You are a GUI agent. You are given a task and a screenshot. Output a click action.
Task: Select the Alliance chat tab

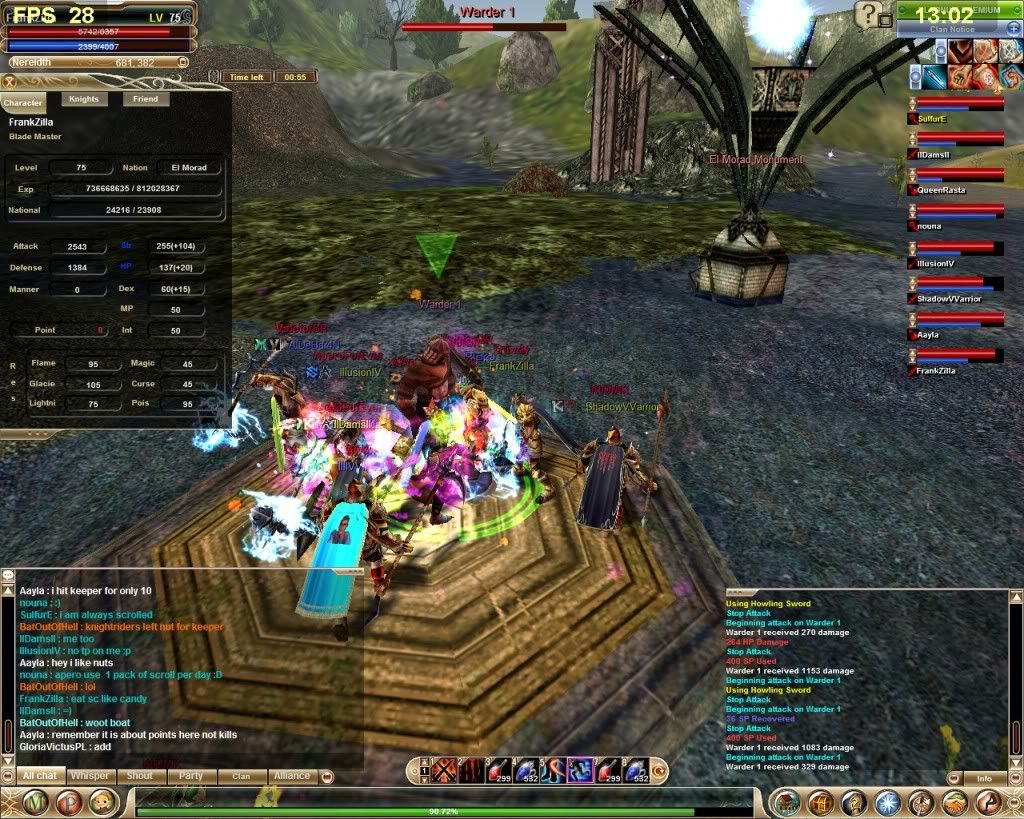(291, 776)
